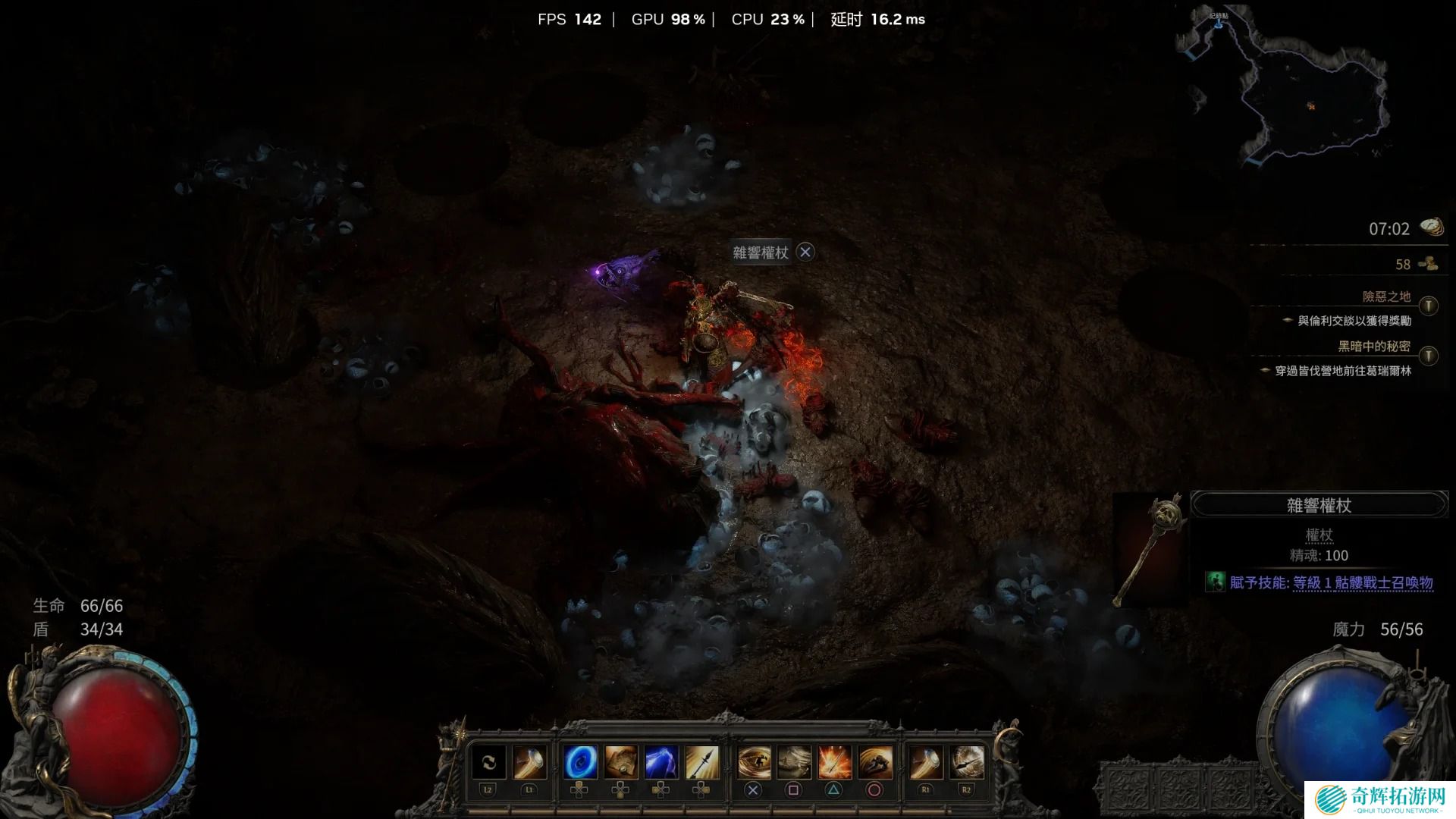Screen dimensions: 1456x819
Task: Trigger the fiery explosion spear skill
Action: coord(834,762)
